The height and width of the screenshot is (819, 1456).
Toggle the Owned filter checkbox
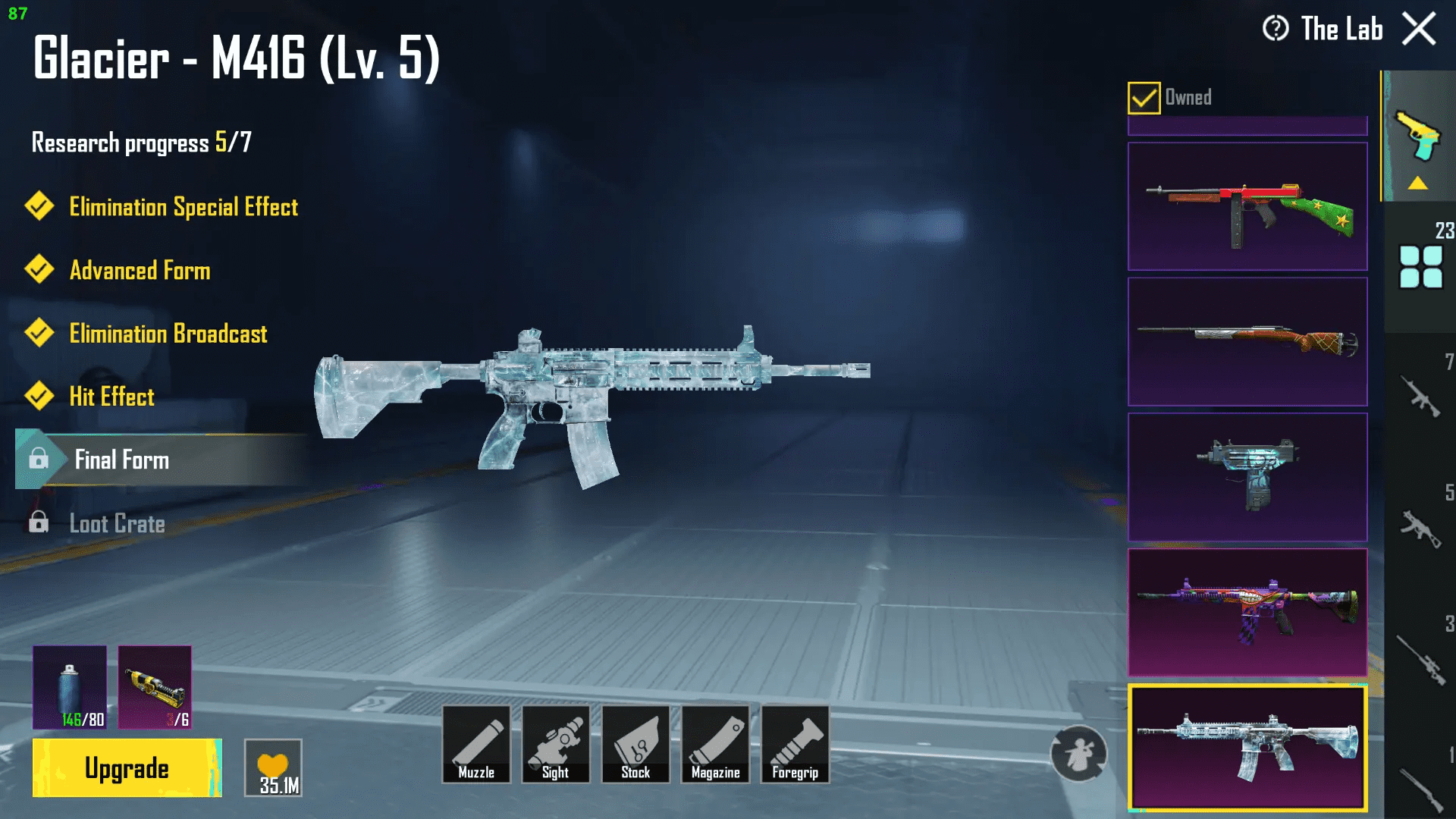(x=1144, y=97)
